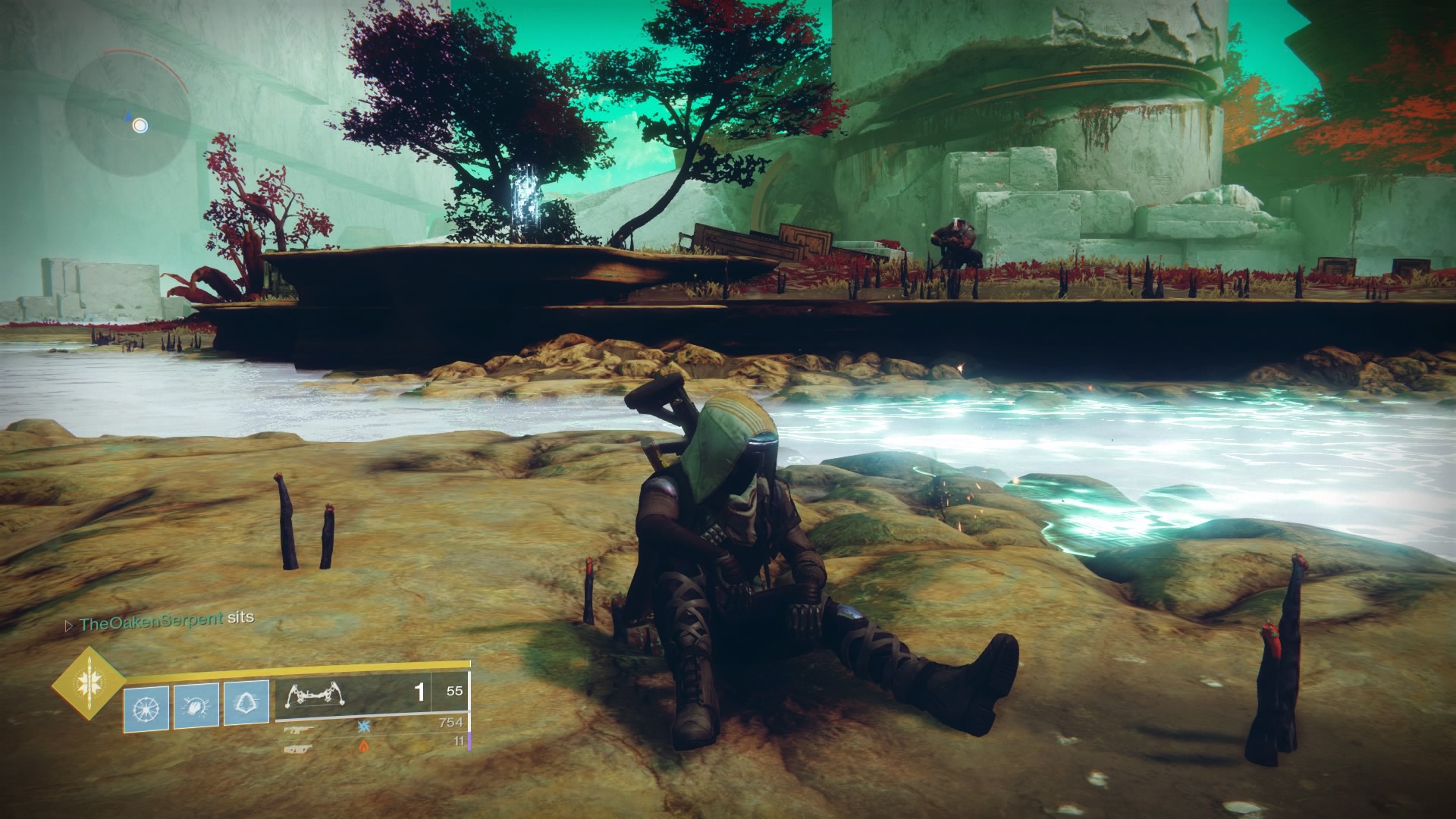Trigger the fist melee ability icon

(196, 704)
